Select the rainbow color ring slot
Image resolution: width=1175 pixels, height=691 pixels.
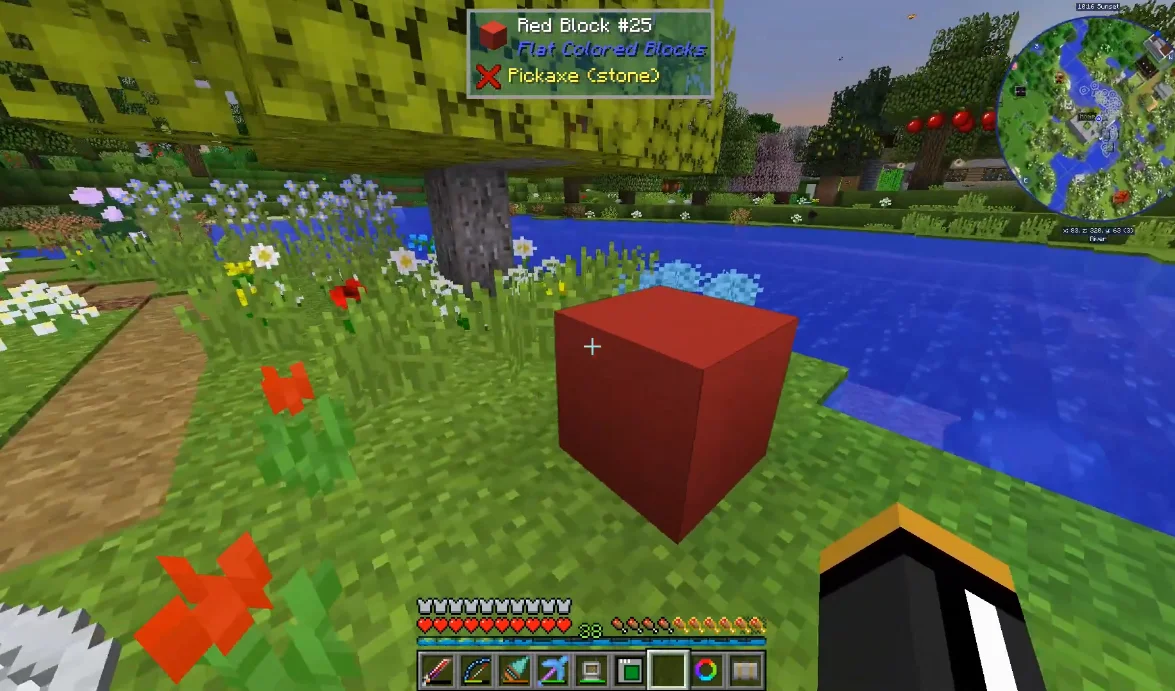tap(707, 669)
